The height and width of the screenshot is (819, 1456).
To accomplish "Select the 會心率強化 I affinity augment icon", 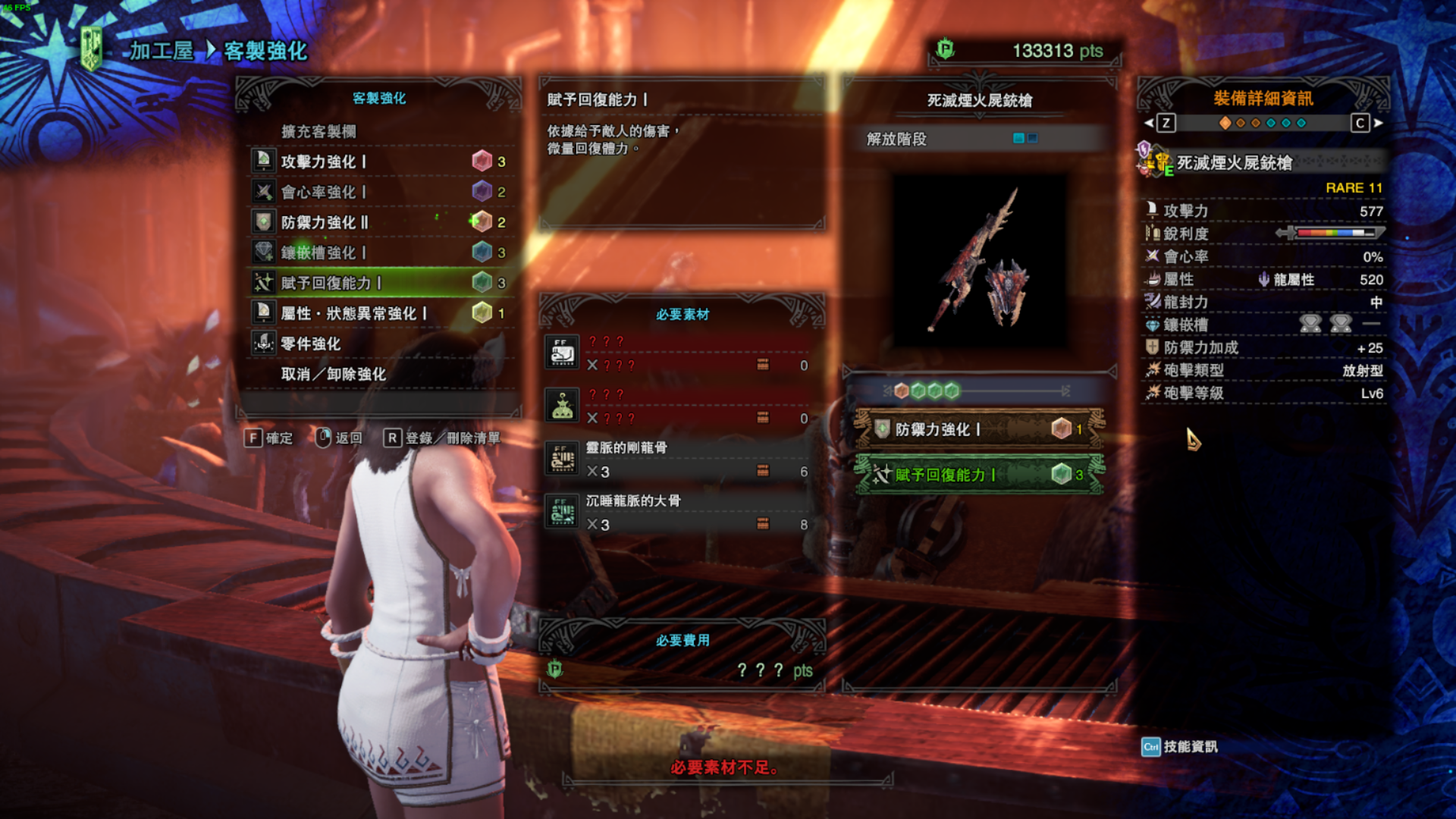I will [x=263, y=192].
